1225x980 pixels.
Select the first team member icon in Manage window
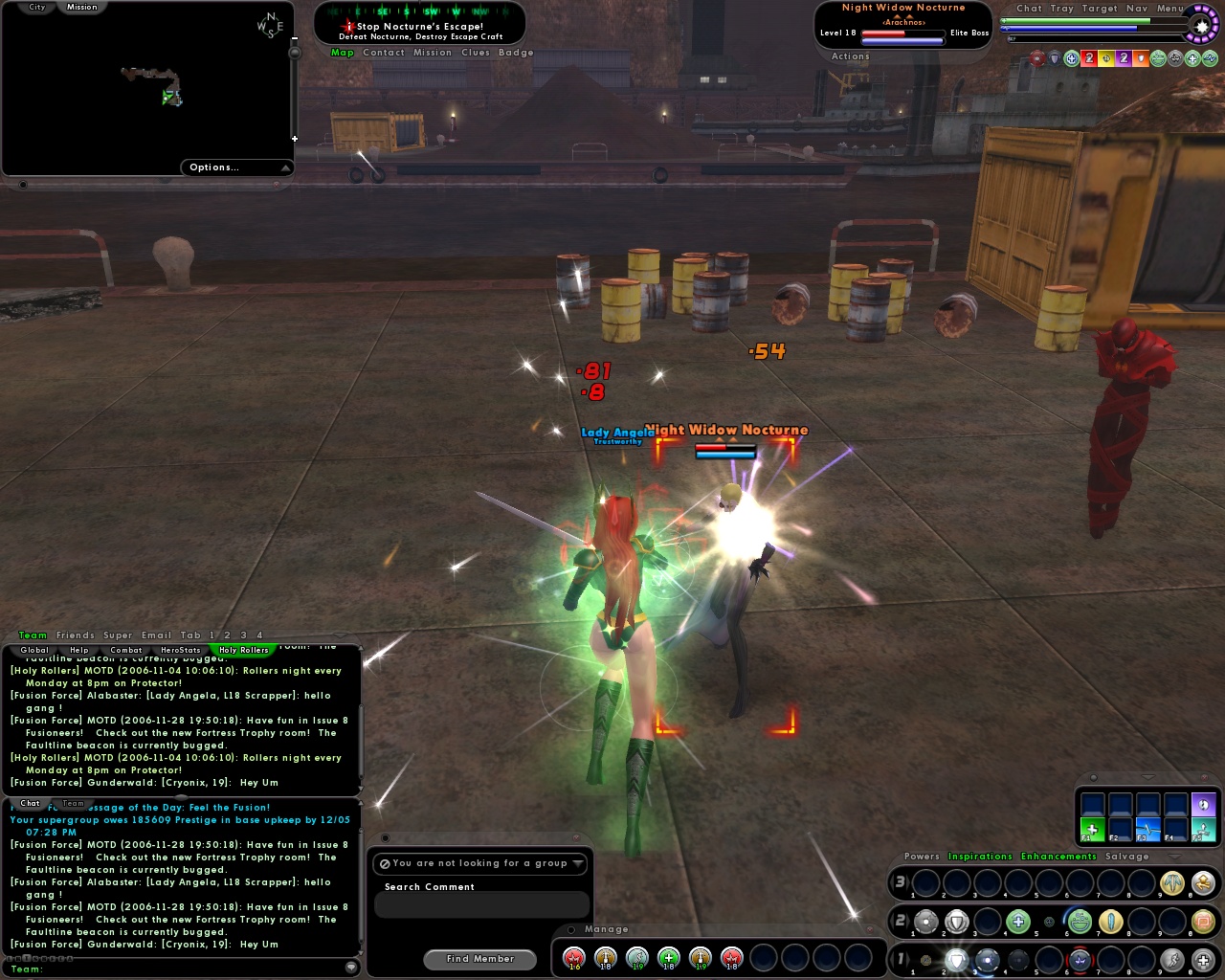coord(572,957)
